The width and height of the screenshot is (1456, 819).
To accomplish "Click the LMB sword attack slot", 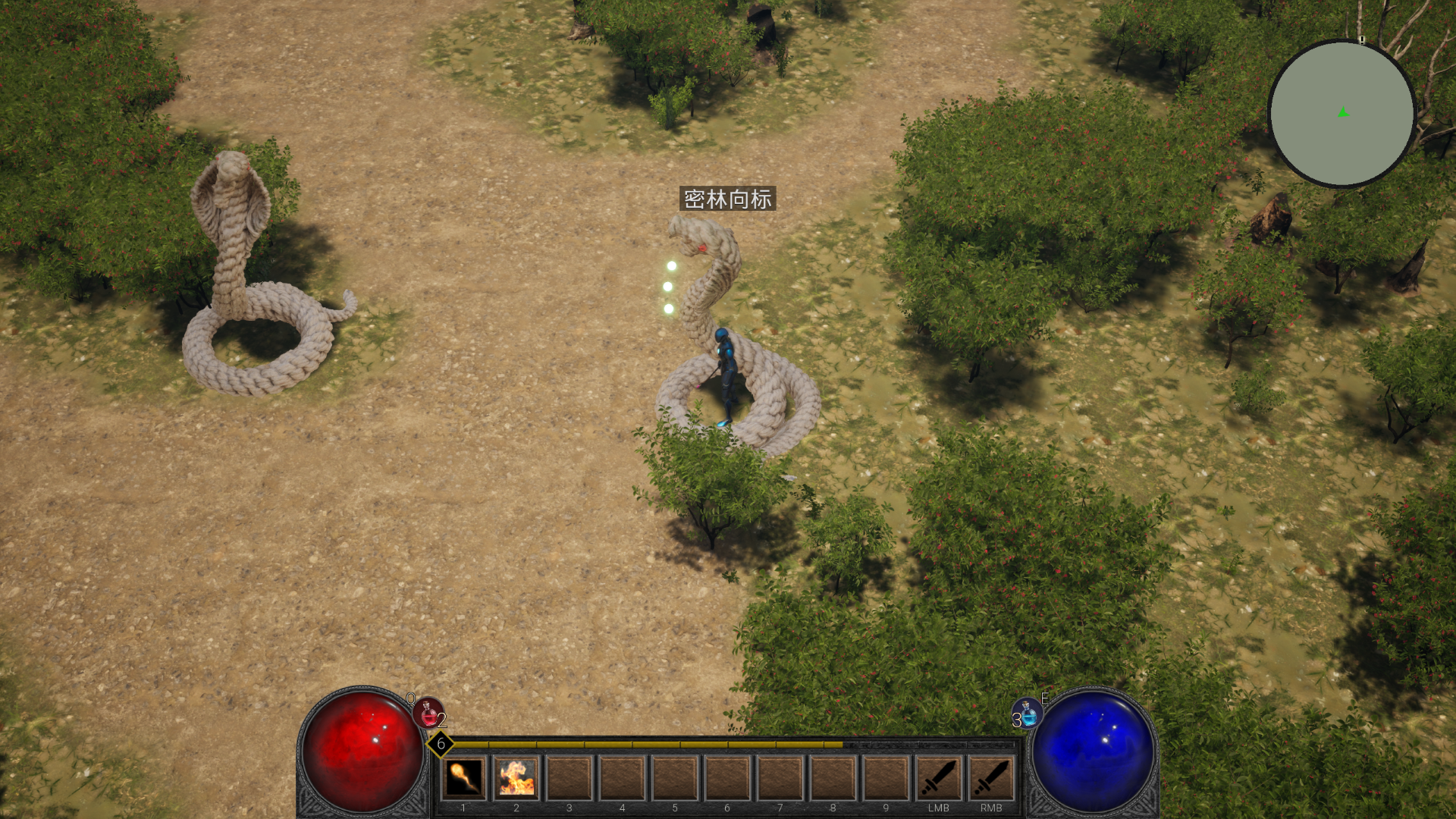I will 938,778.
